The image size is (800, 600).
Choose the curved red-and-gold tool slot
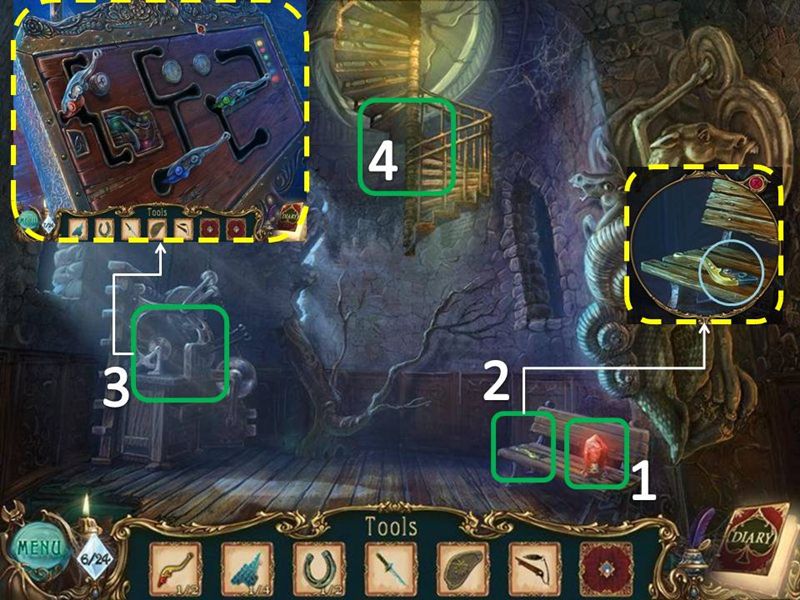tap(174, 570)
